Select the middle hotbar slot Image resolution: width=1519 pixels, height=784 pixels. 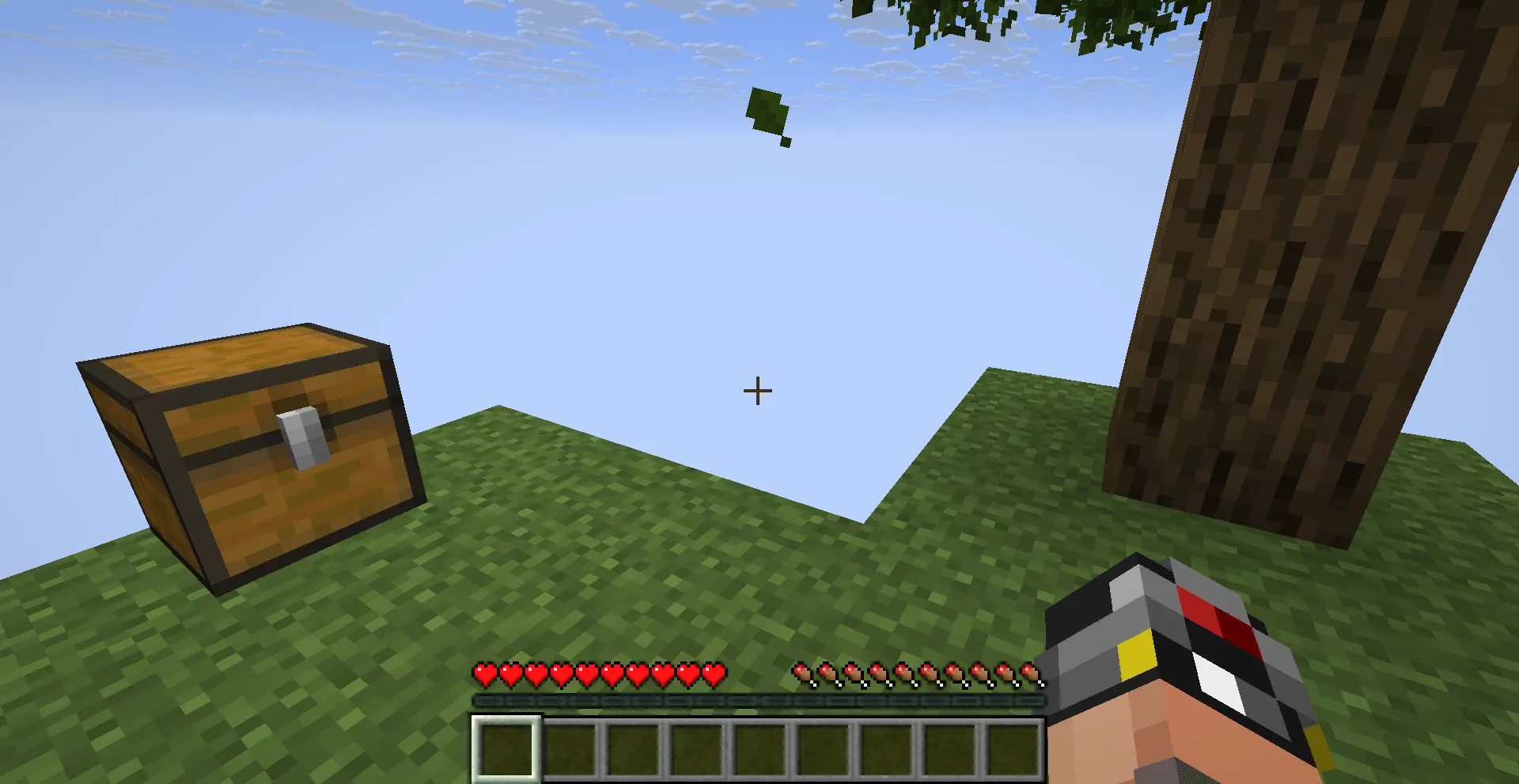click(x=761, y=748)
